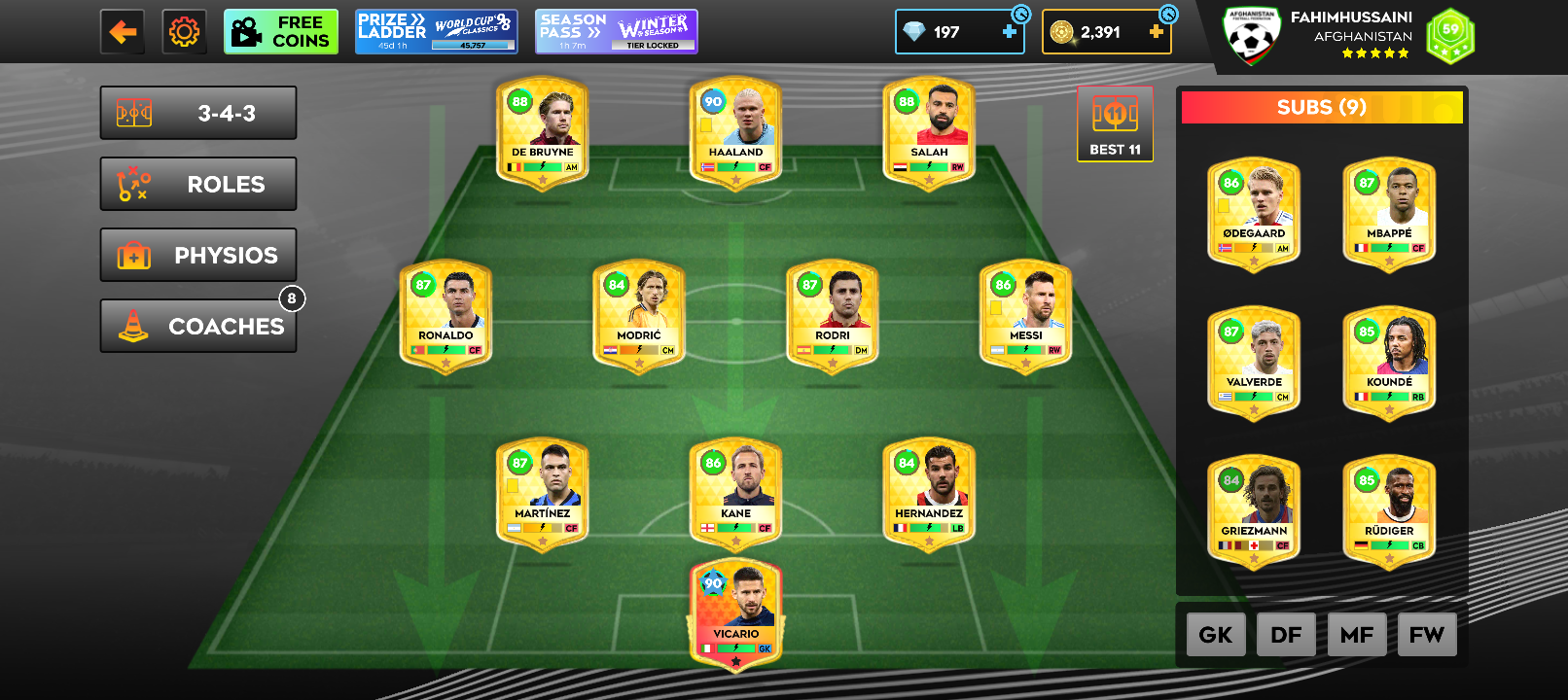The image size is (1568, 700).
Task: Filter subs by DF
Action: (1286, 635)
